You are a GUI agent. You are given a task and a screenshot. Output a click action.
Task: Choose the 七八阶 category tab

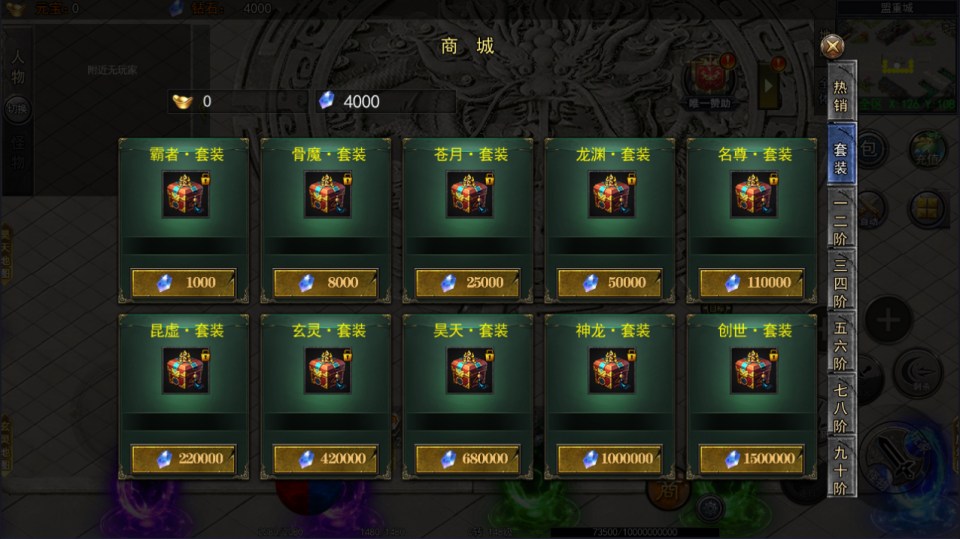[x=841, y=408]
